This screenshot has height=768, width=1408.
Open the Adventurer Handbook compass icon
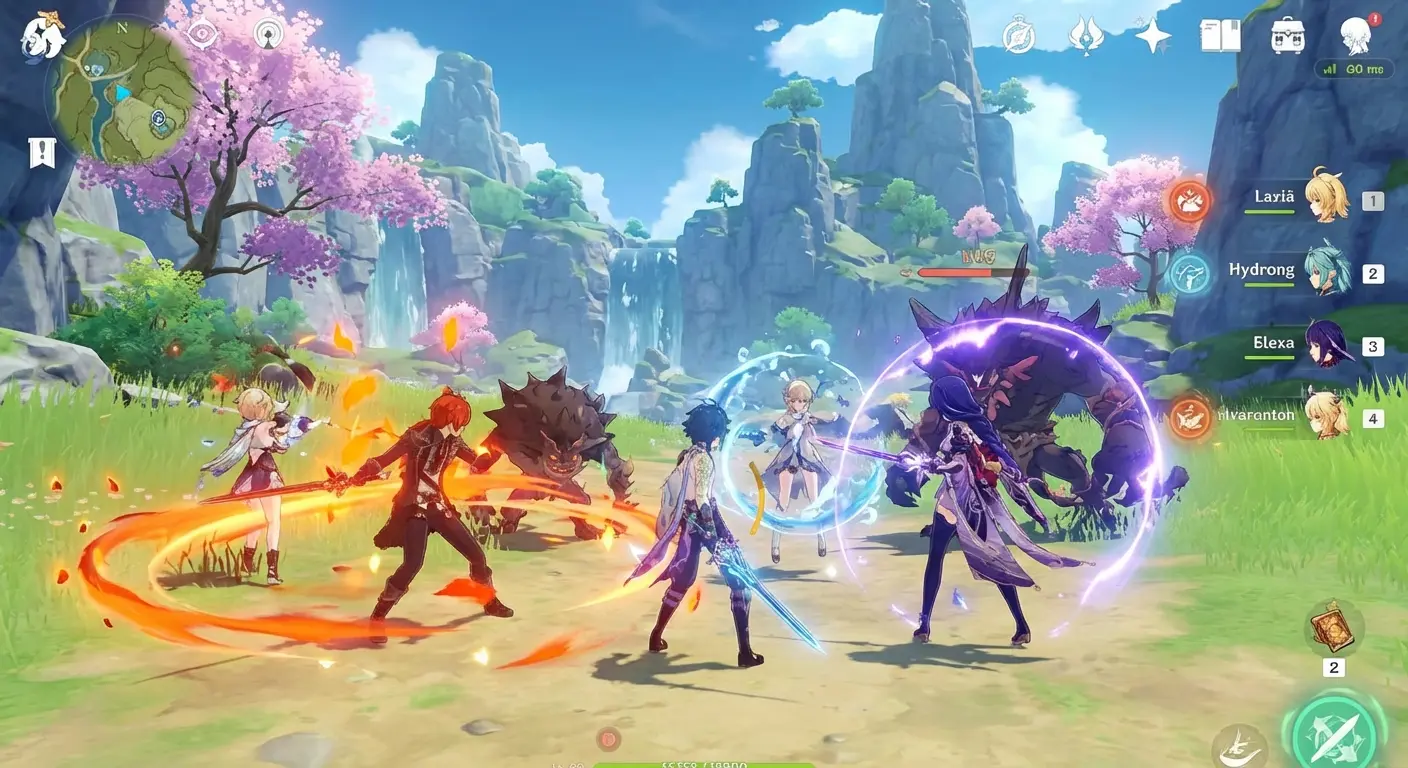[x=1018, y=35]
